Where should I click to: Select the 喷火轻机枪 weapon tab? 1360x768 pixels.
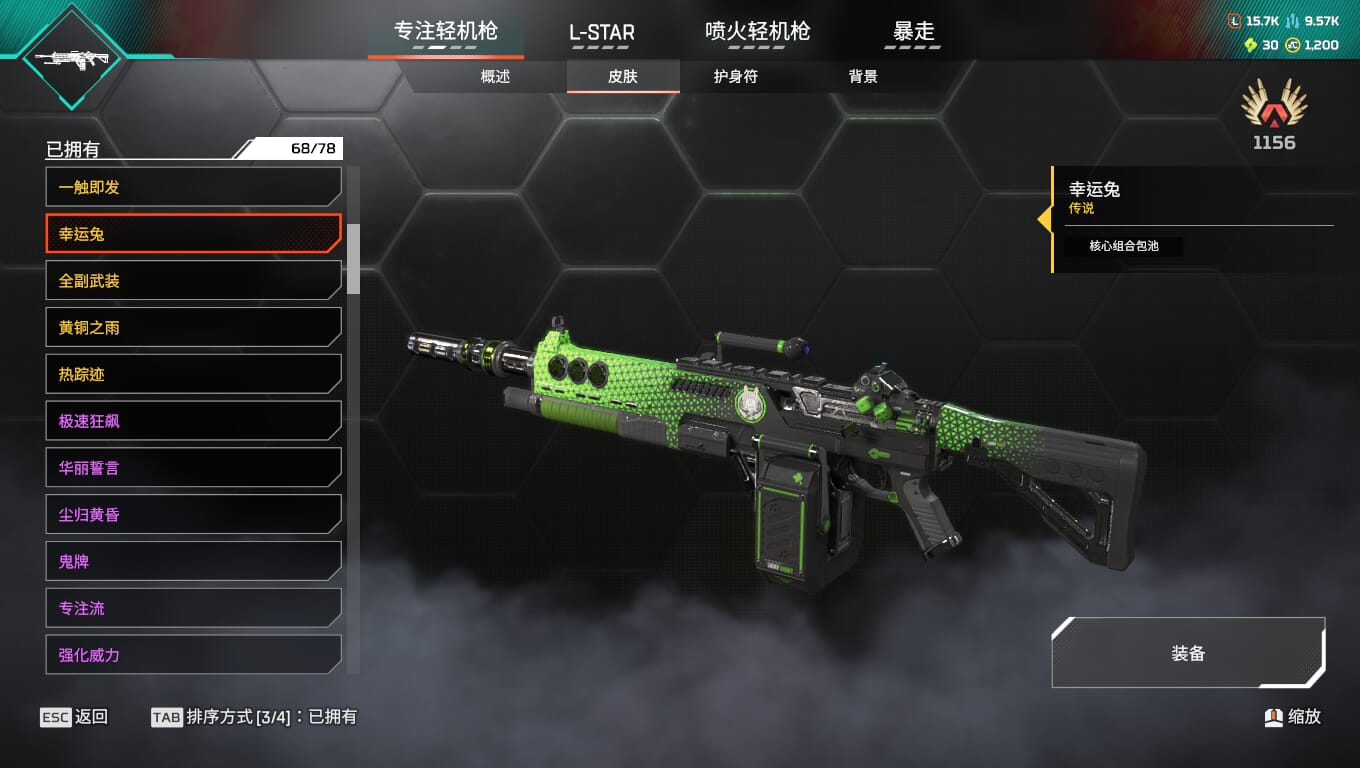click(757, 32)
